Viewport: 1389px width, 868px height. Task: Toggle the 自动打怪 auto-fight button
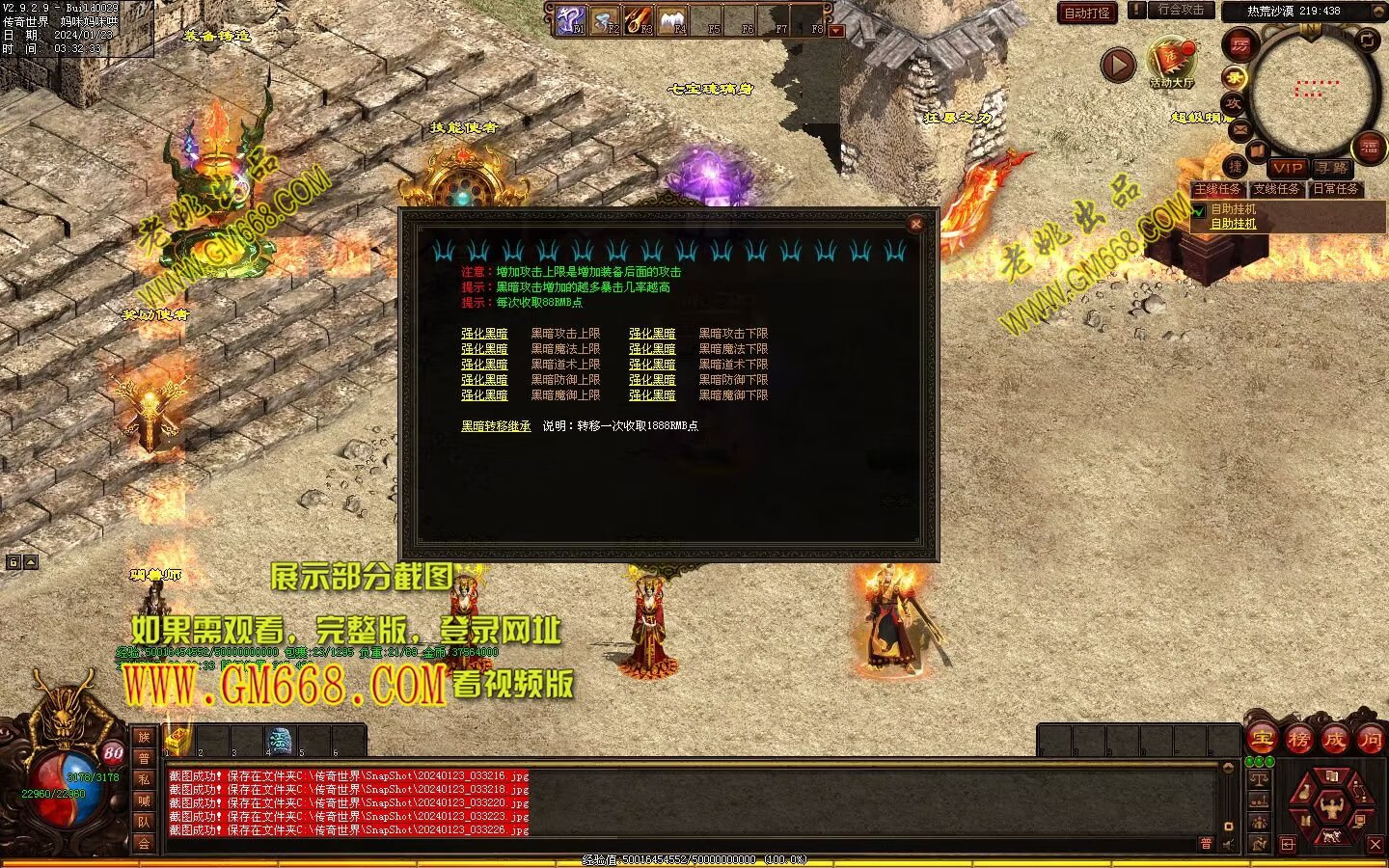pos(1086,13)
